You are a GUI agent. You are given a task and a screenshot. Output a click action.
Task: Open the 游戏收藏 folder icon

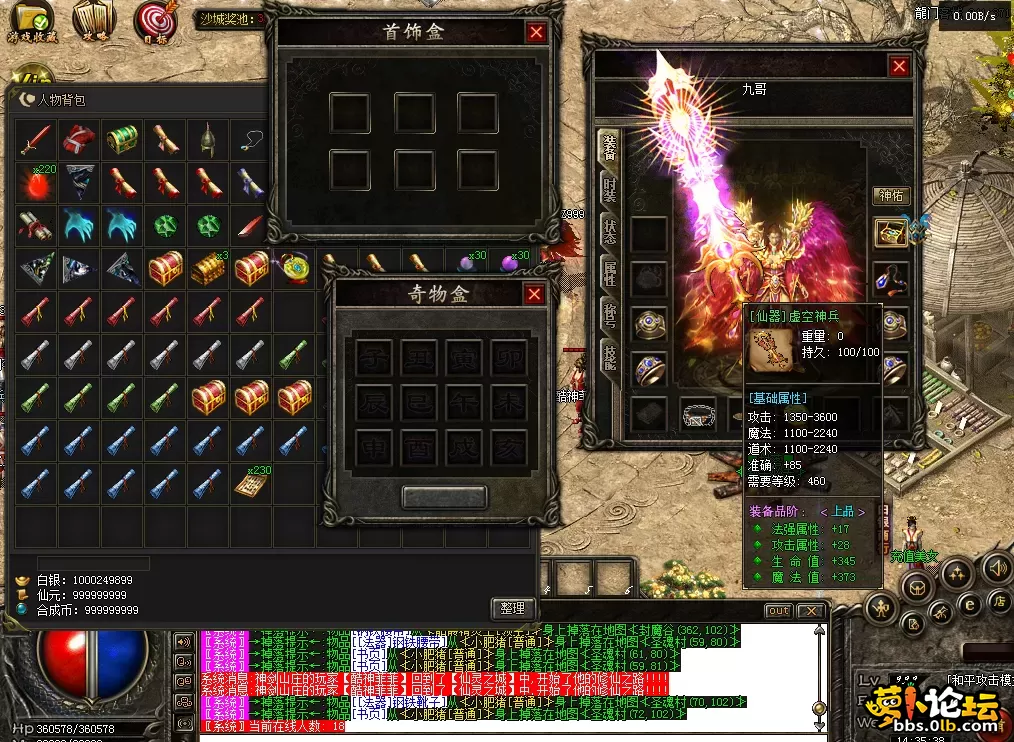pyautogui.click(x=31, y=22)
